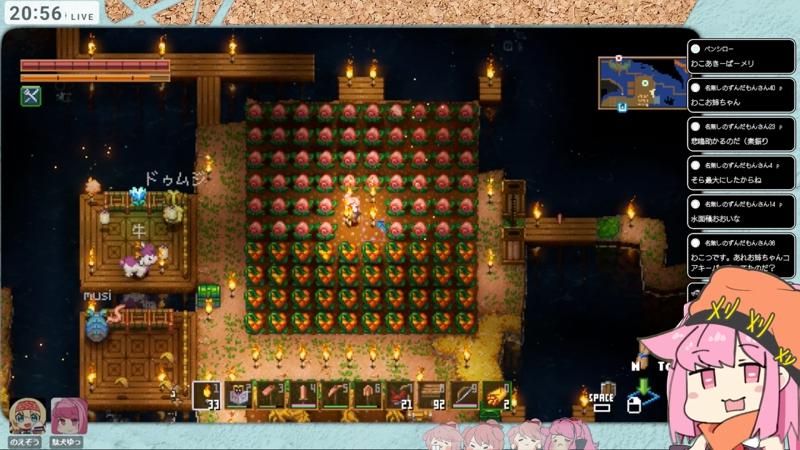Viewport: 800px width, 450px height.
Task: Select the hoe in slot 3
Action: (272, 395)
